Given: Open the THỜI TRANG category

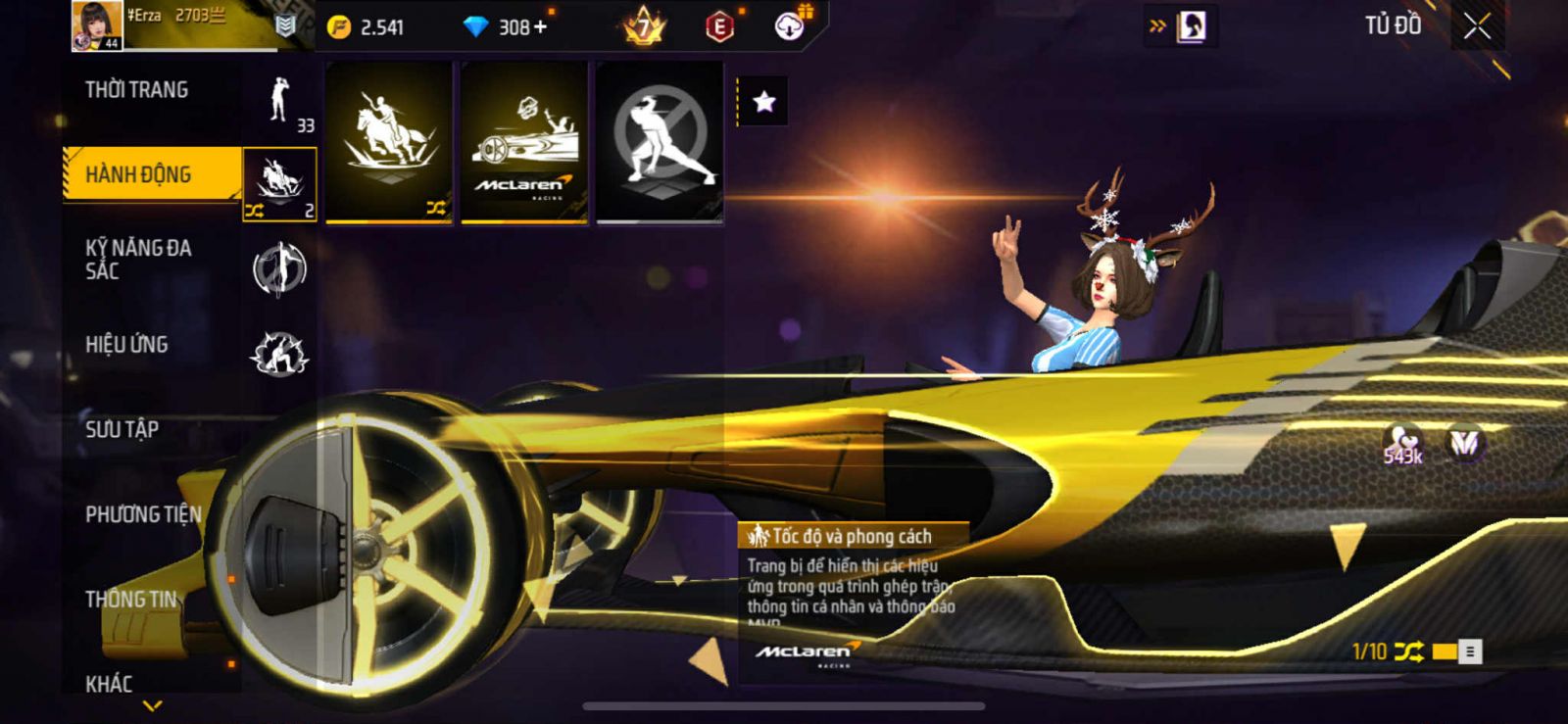Looking at the screenshot, I should click(x=137, y=90).
